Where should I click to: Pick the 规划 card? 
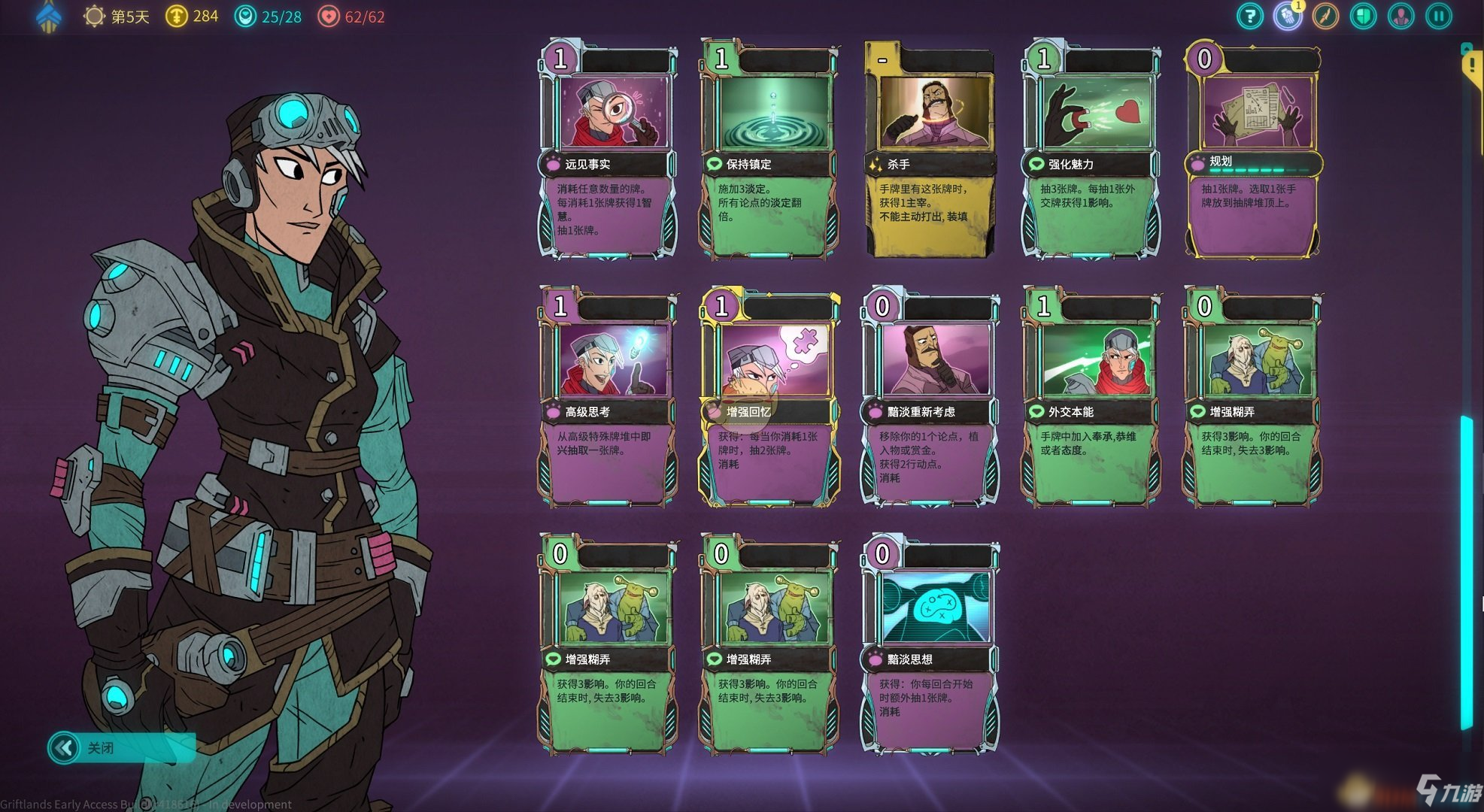pos(1252,150)
